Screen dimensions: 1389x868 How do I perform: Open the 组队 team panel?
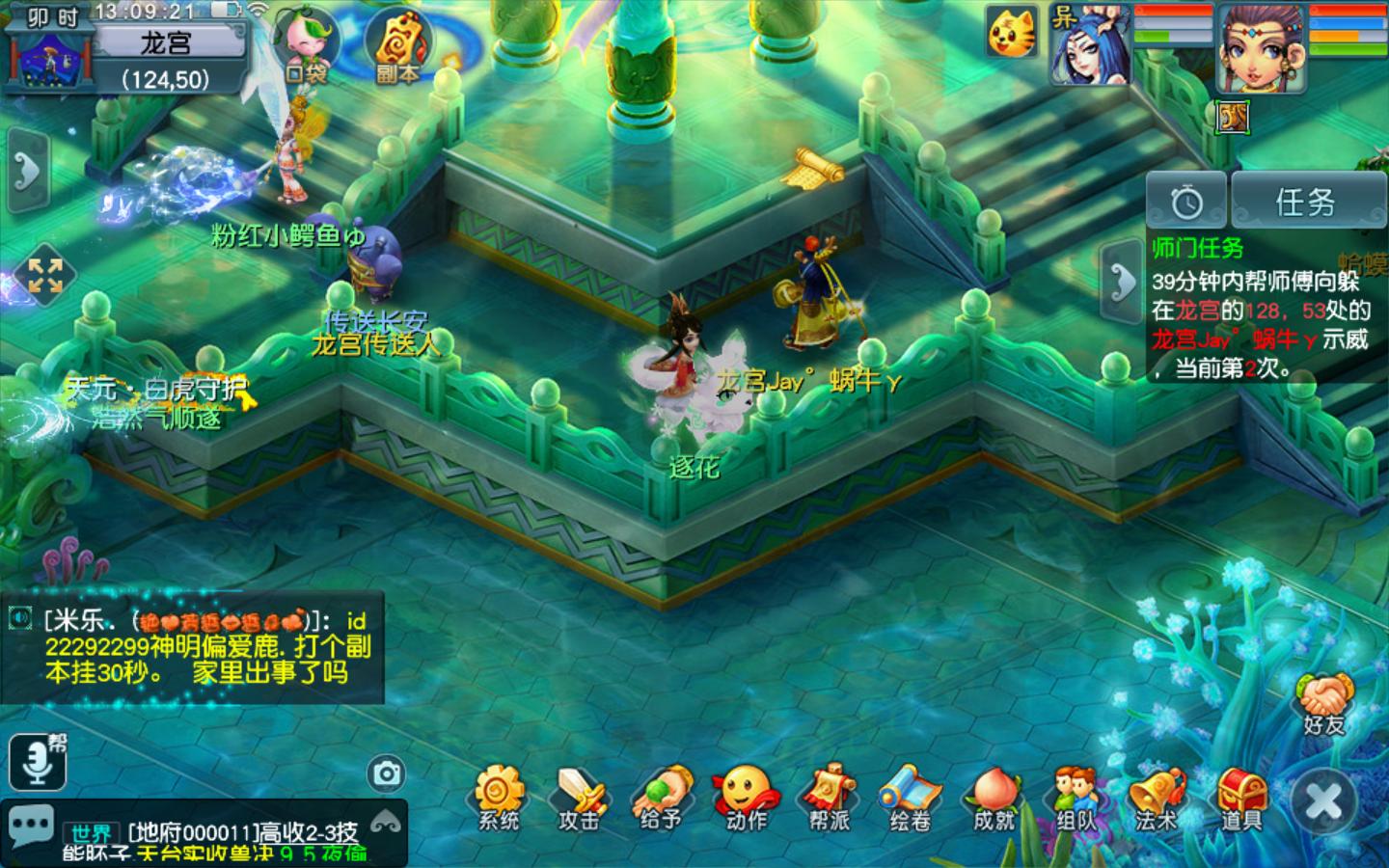pyautogui.click(x=1076, y=797)
